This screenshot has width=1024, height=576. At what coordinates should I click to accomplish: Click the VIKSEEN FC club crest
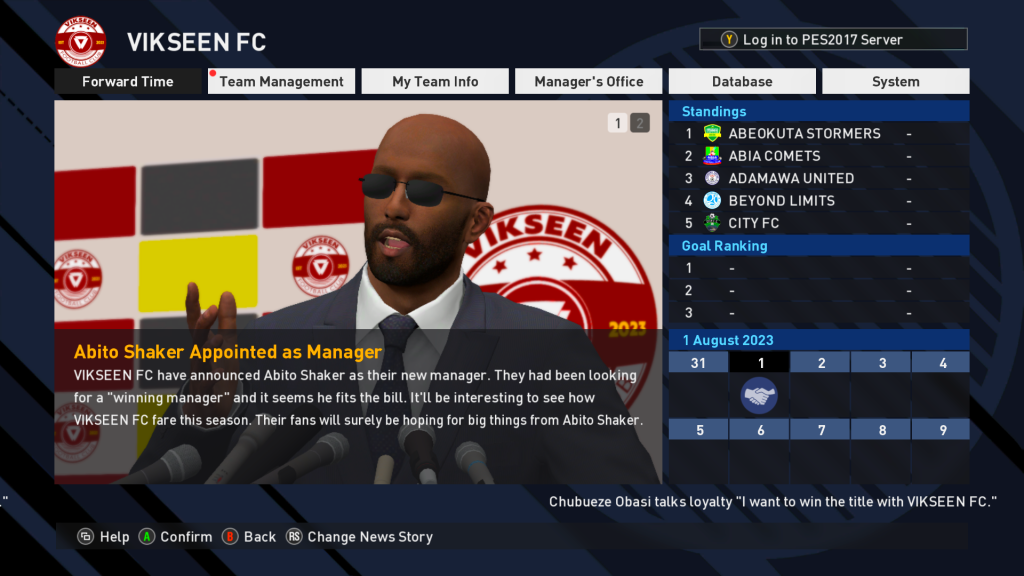[x=81, y=42]
